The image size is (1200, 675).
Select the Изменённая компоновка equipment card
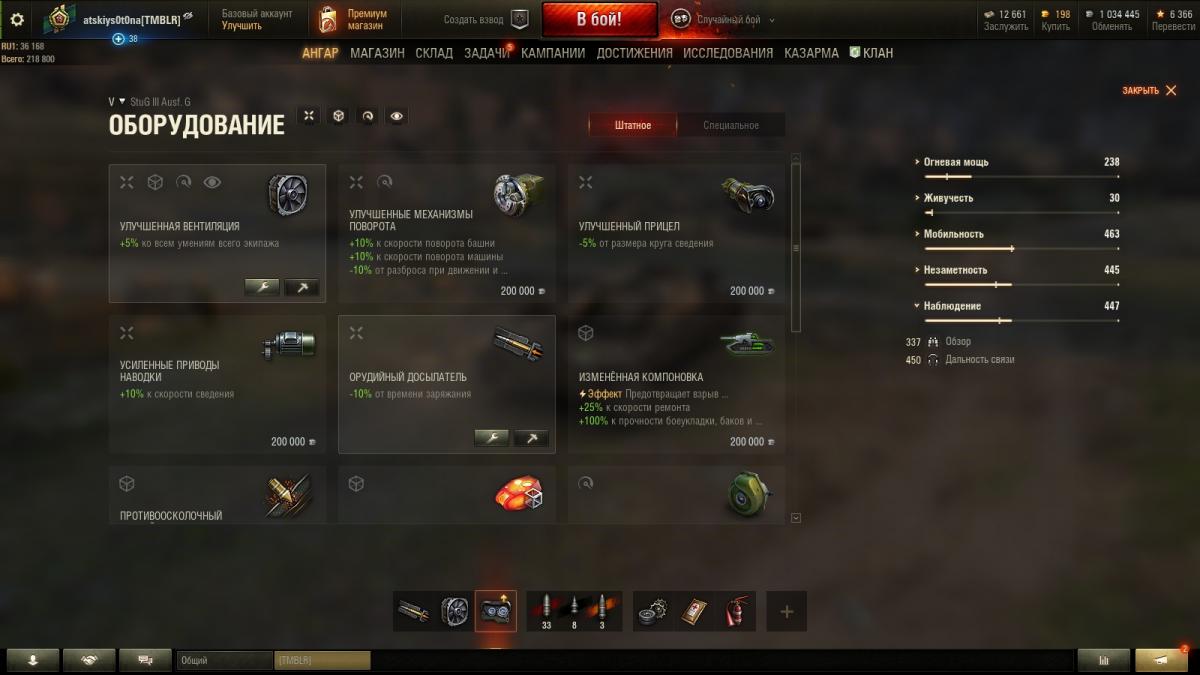click(x=676, y=385)
